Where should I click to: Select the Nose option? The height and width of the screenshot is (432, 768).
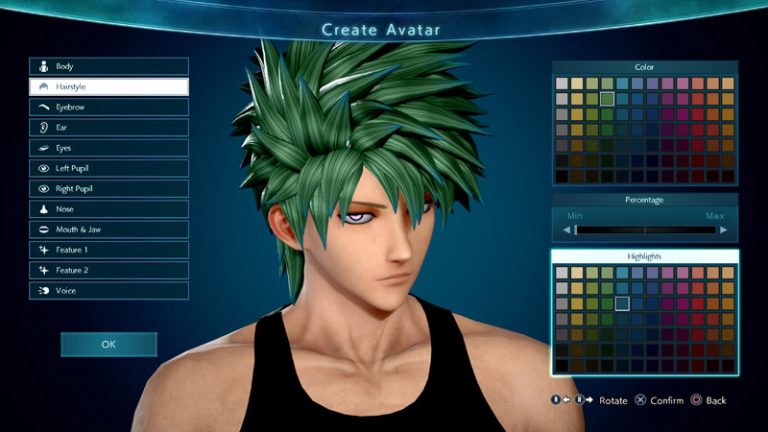(x=108, y=209)
